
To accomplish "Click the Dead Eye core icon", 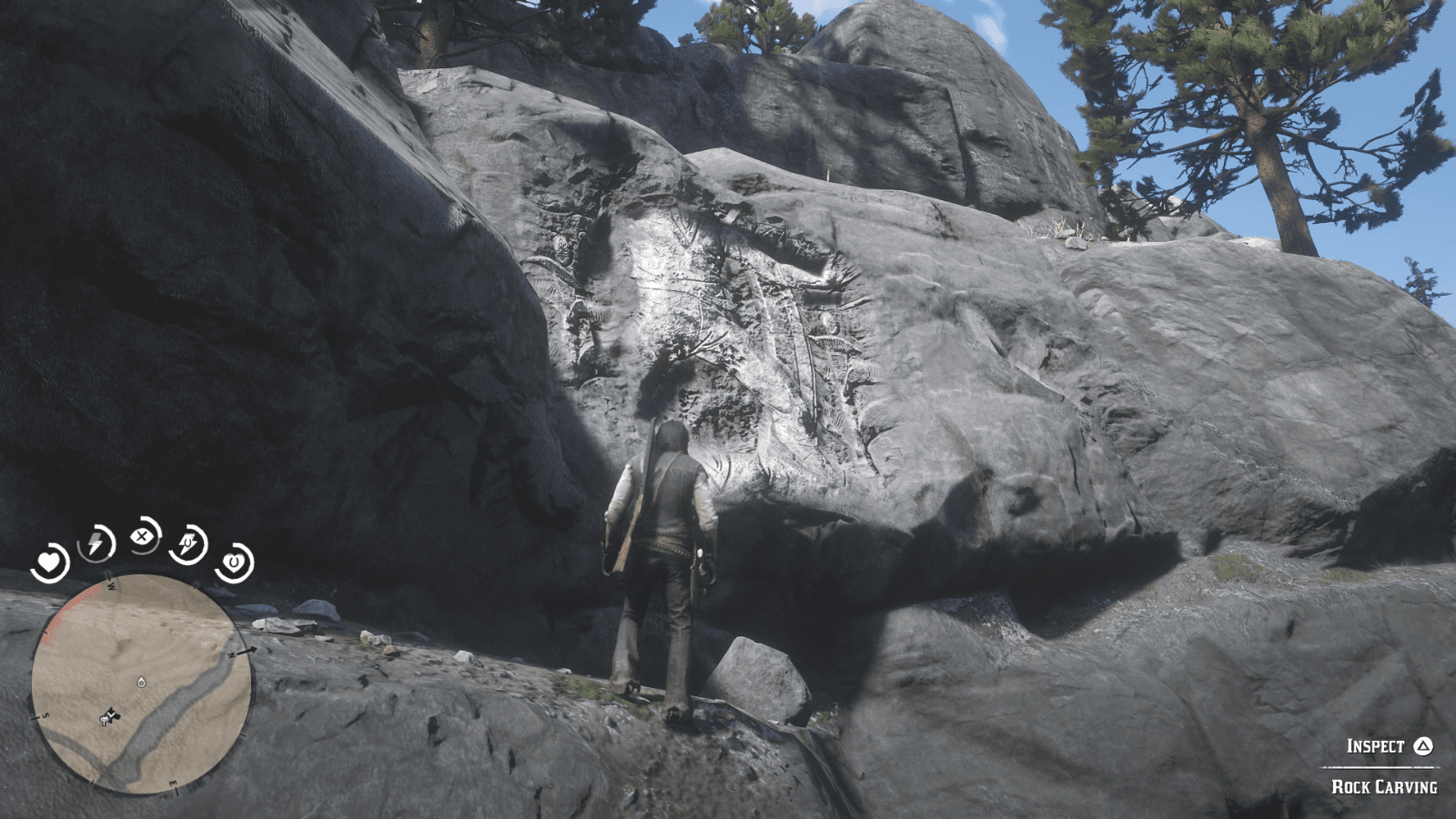I will click(x=142, y=536).
